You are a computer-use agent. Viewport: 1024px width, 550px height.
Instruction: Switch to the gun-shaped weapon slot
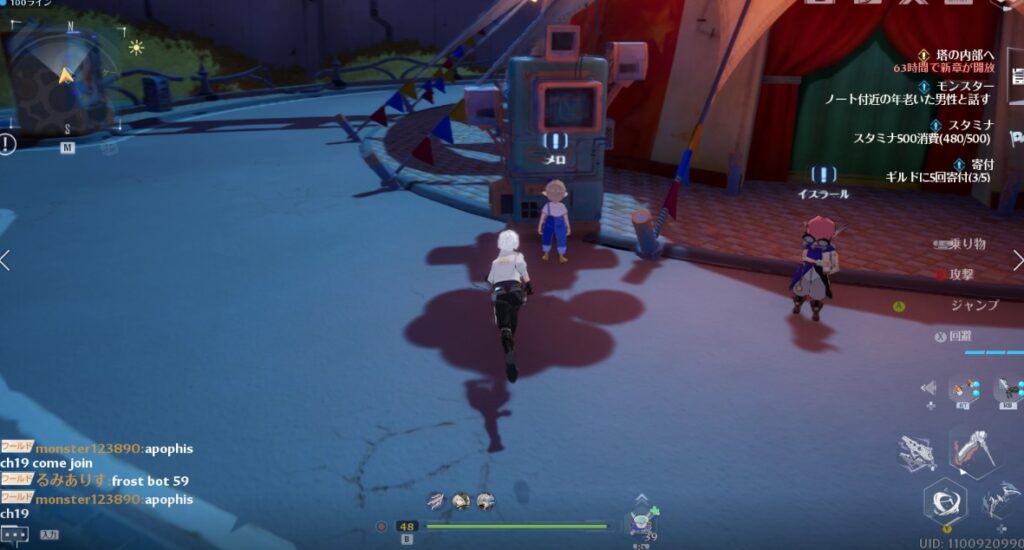[917, 452]
